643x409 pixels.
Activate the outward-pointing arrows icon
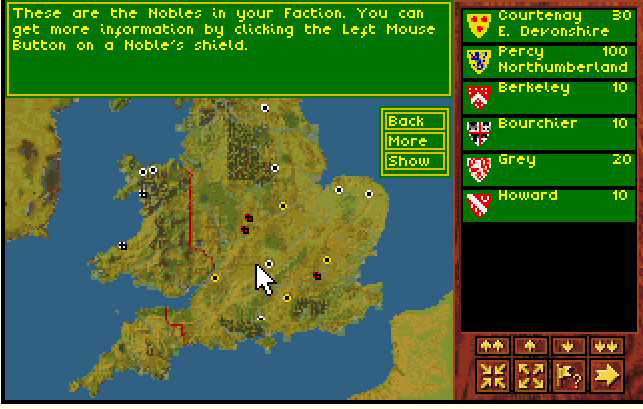(x=529, y=376)
